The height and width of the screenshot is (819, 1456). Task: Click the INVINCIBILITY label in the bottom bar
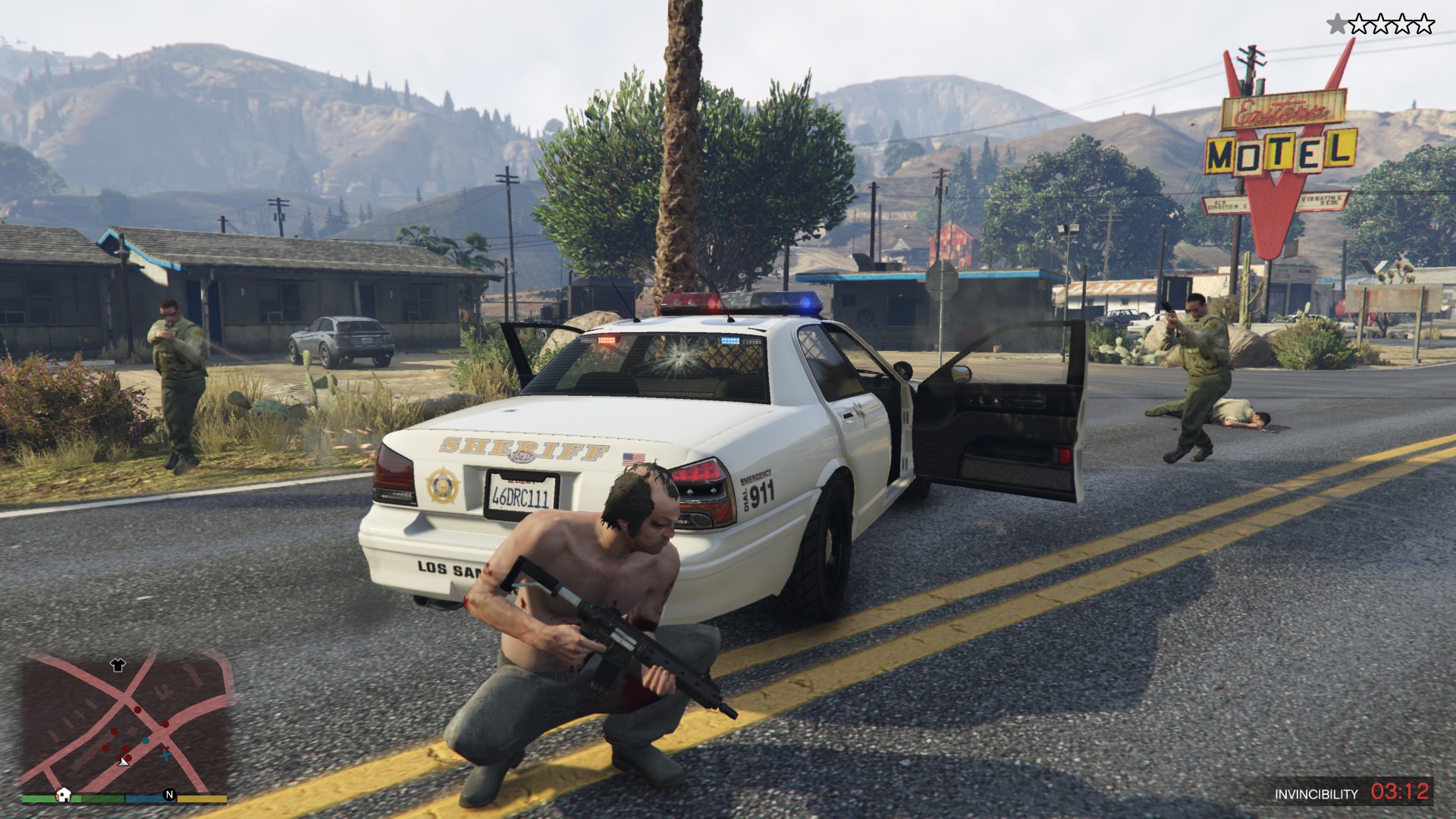pyautogui.click(x=1316, y=793)
